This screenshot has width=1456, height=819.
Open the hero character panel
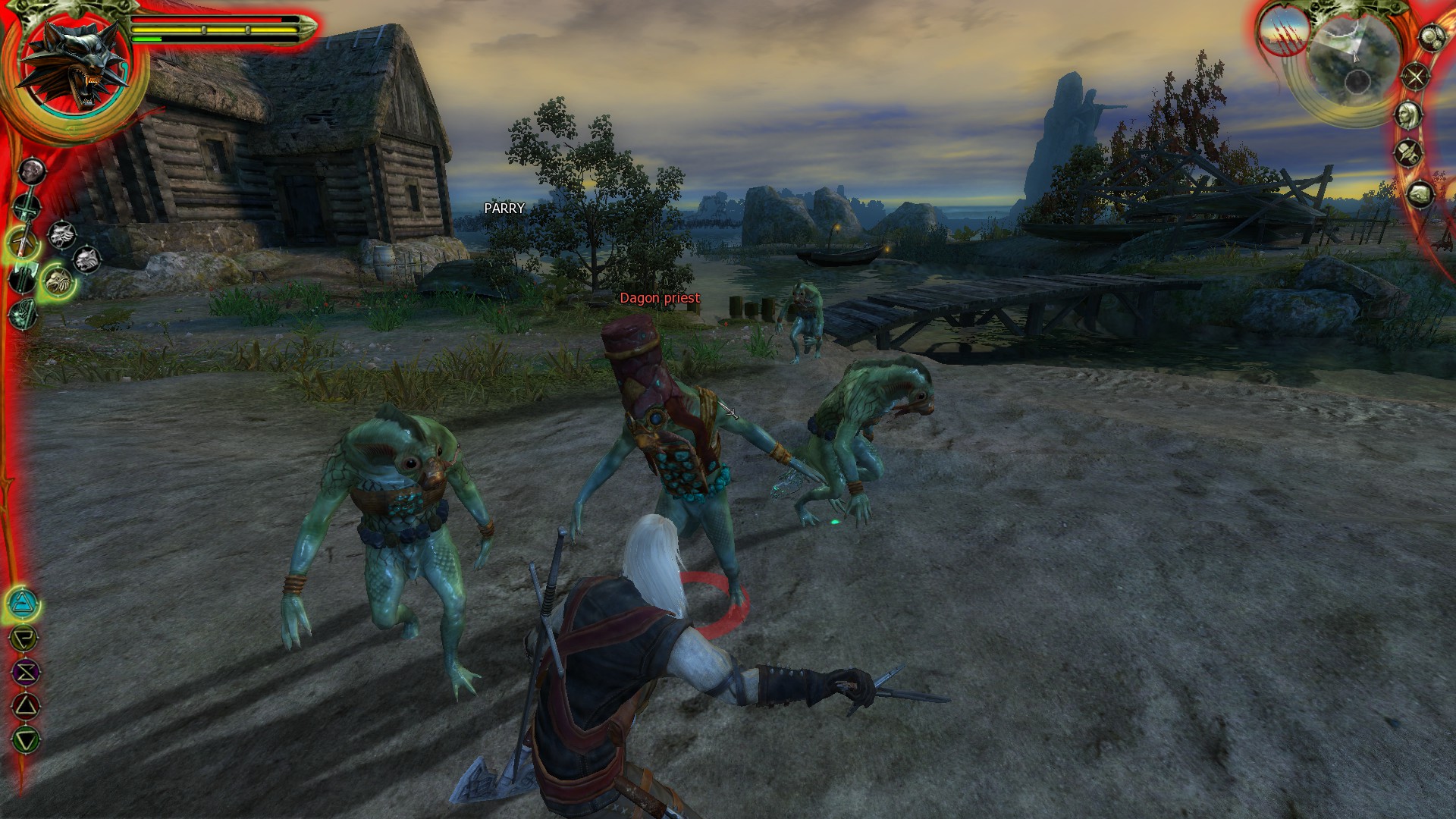click(1408, 115)
